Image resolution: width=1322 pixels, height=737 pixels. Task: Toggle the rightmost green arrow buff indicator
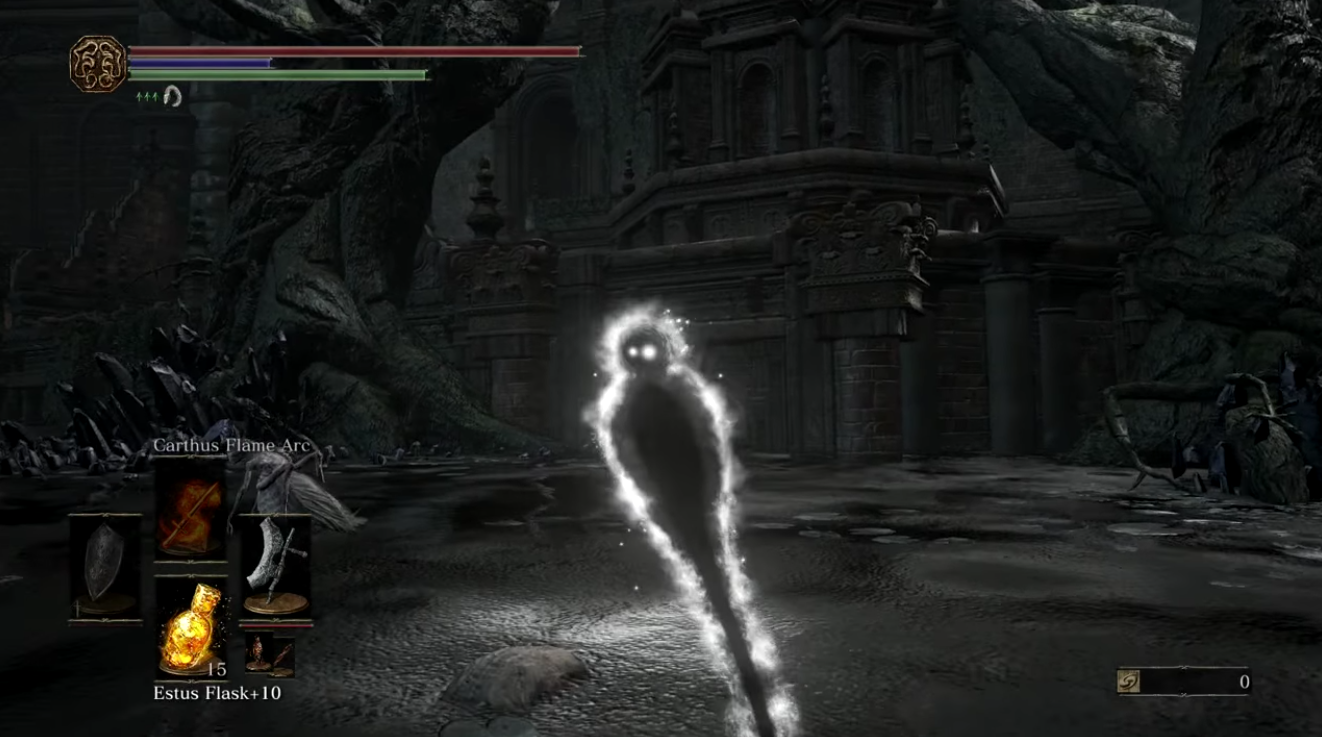155,97
